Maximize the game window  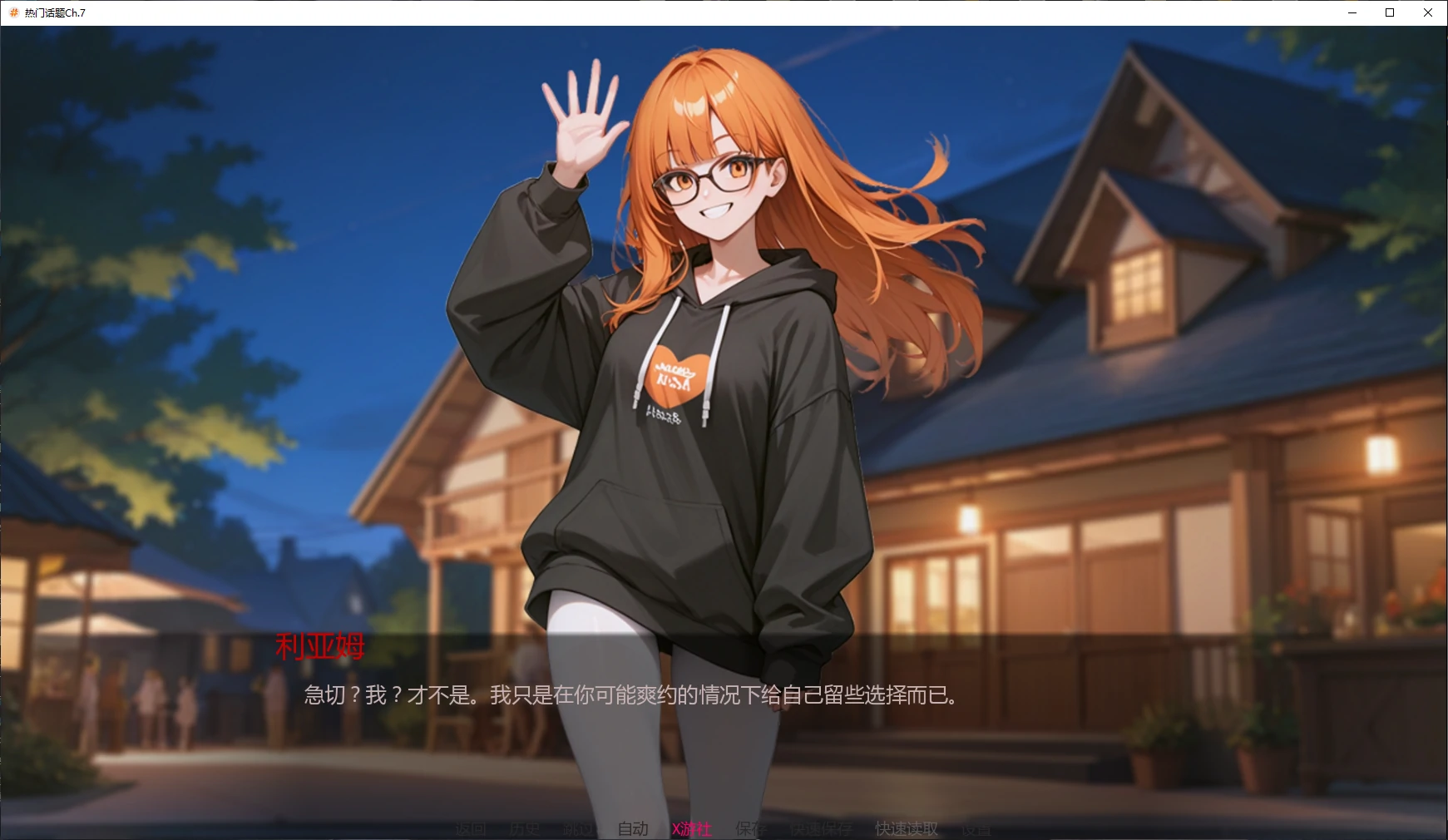[1388, 12]
